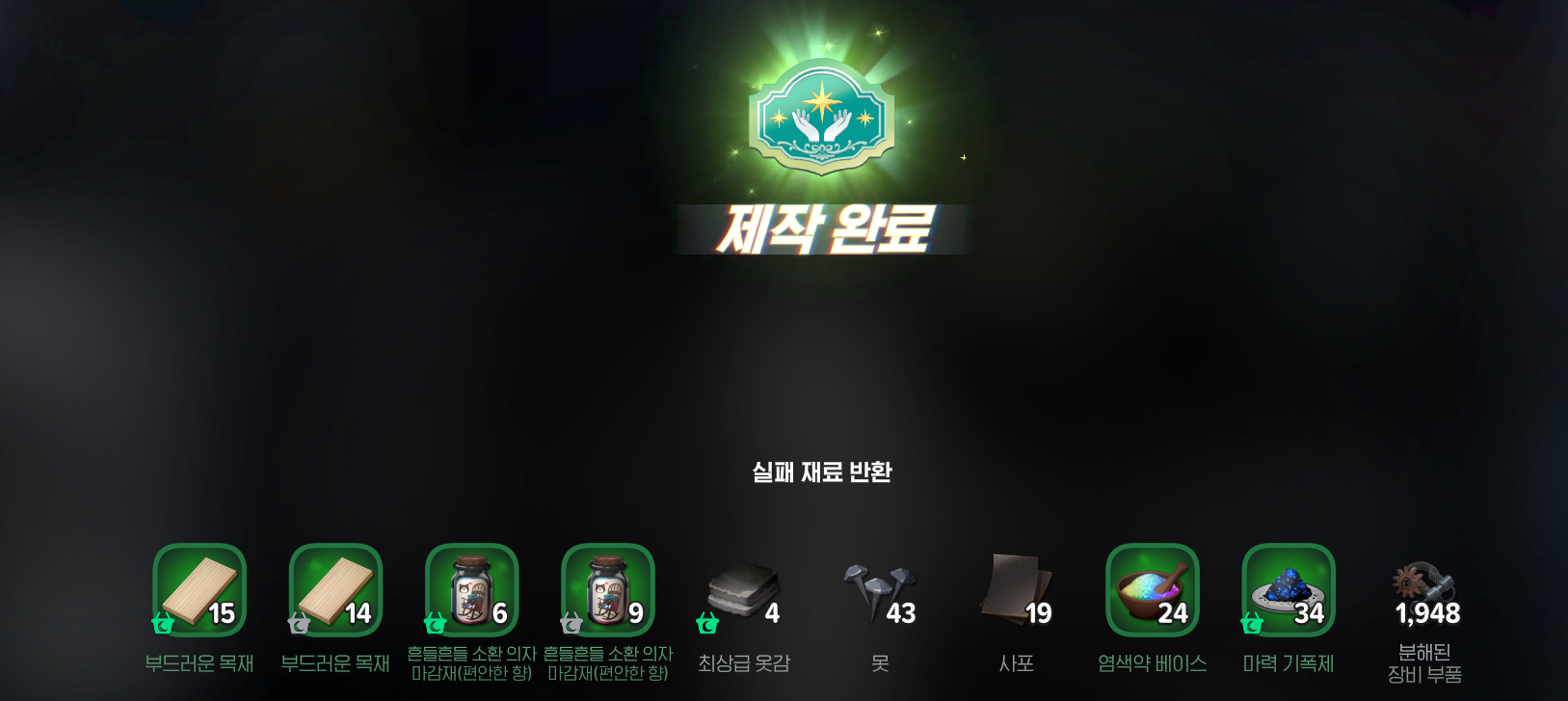This screenshot has width=1568, height=701.
Task: Select the 마력 기폭제 blue powder icon
Action: coord(1289,590)
